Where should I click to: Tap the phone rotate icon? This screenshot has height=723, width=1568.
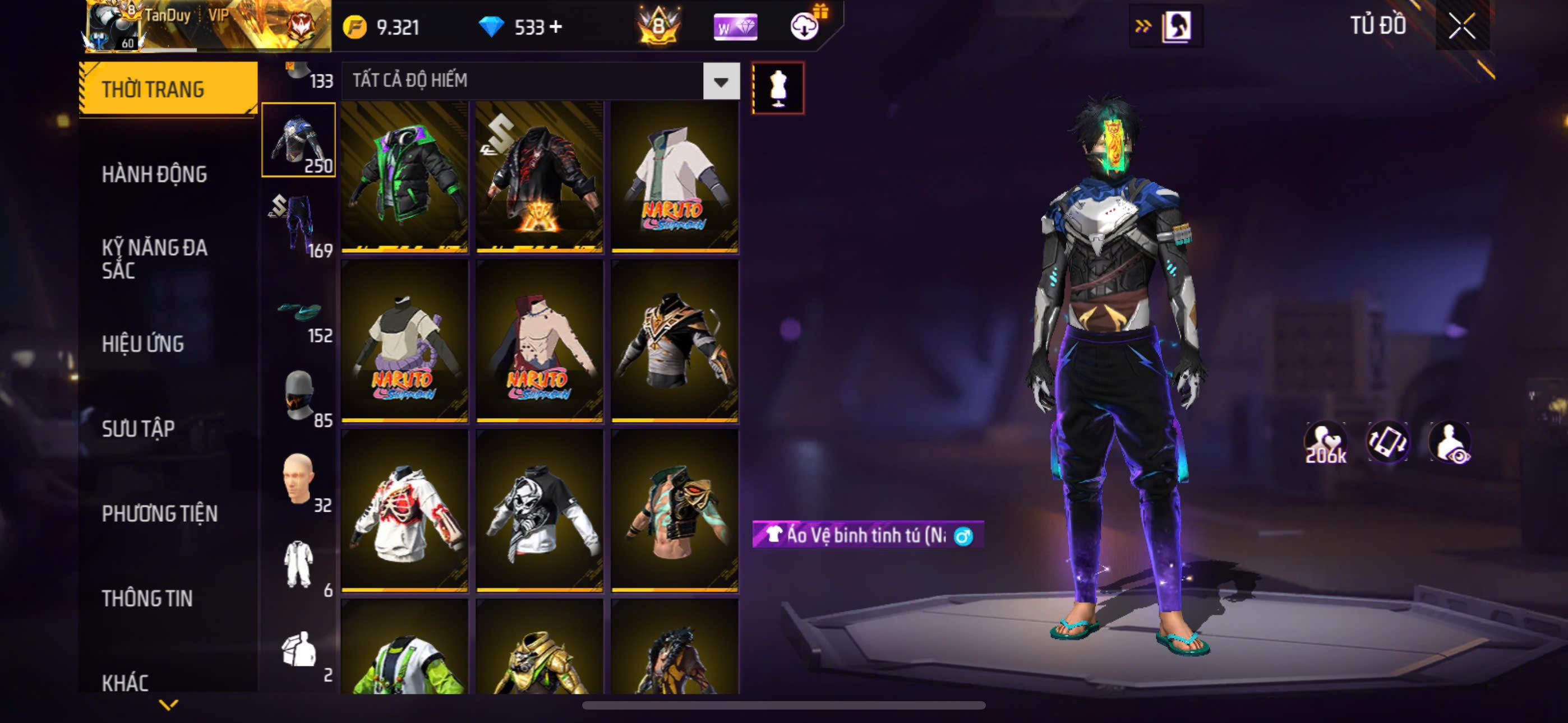tap(1388, 442)
